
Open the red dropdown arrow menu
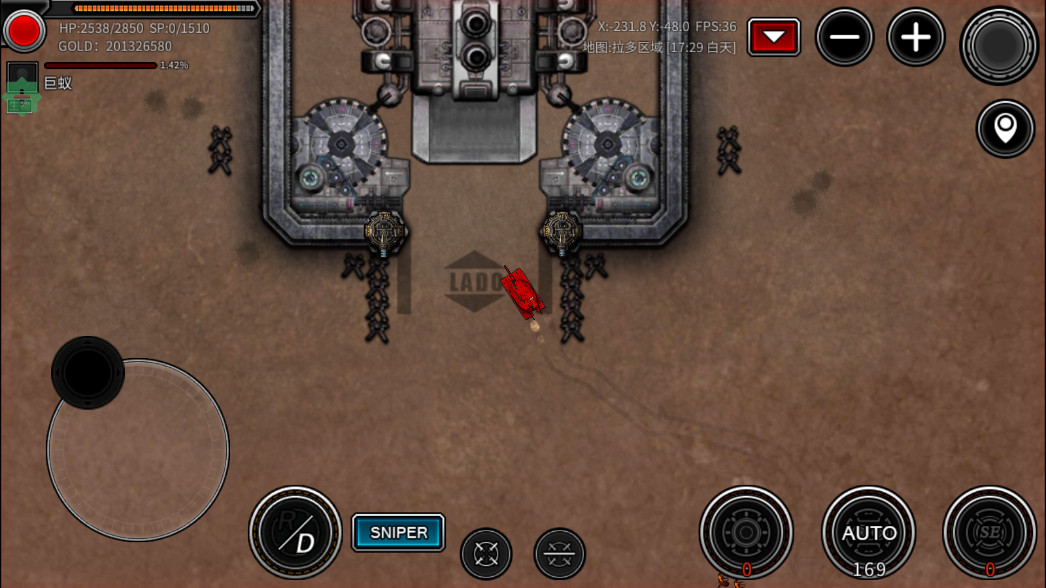pos(773,38)
